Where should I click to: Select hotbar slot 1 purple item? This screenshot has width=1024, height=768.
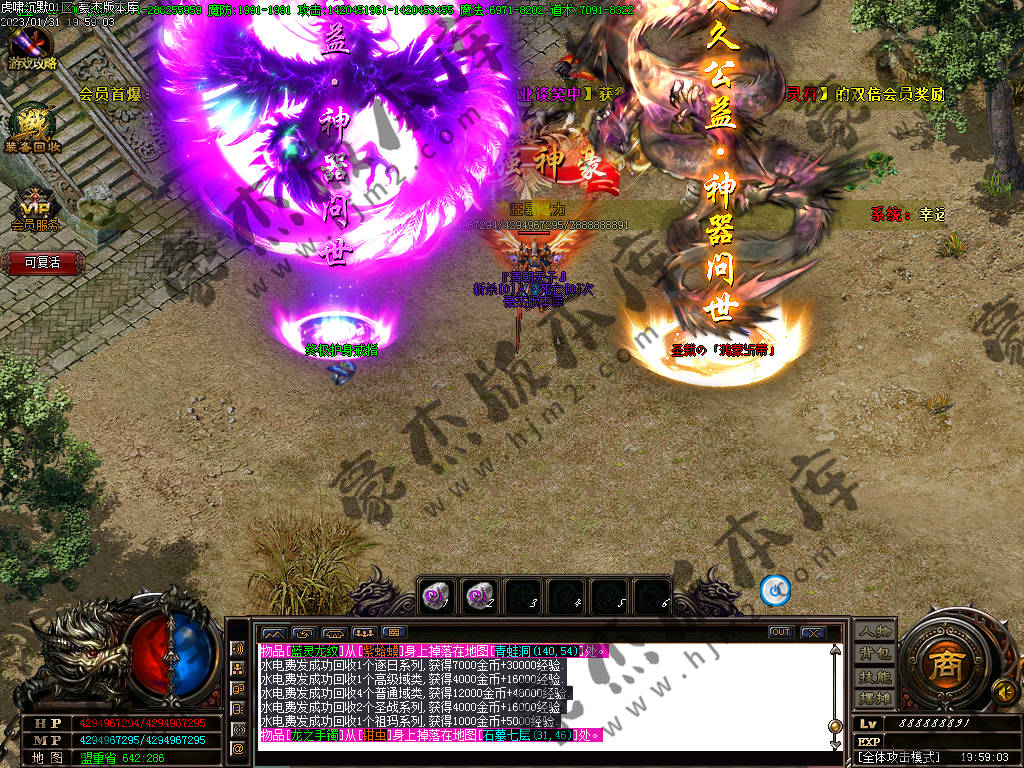pyautogui.click(x=434, y=596)
